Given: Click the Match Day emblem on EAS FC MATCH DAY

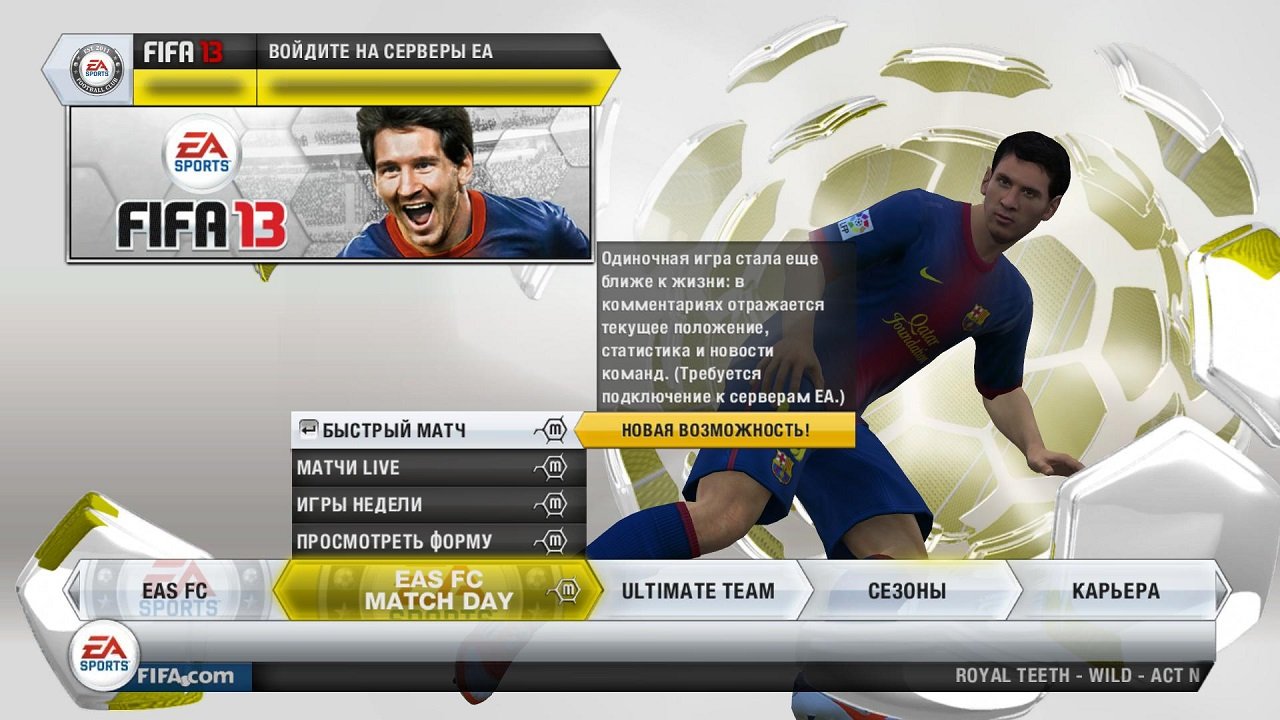Looking at the screenshot, I should pos(565,591).
